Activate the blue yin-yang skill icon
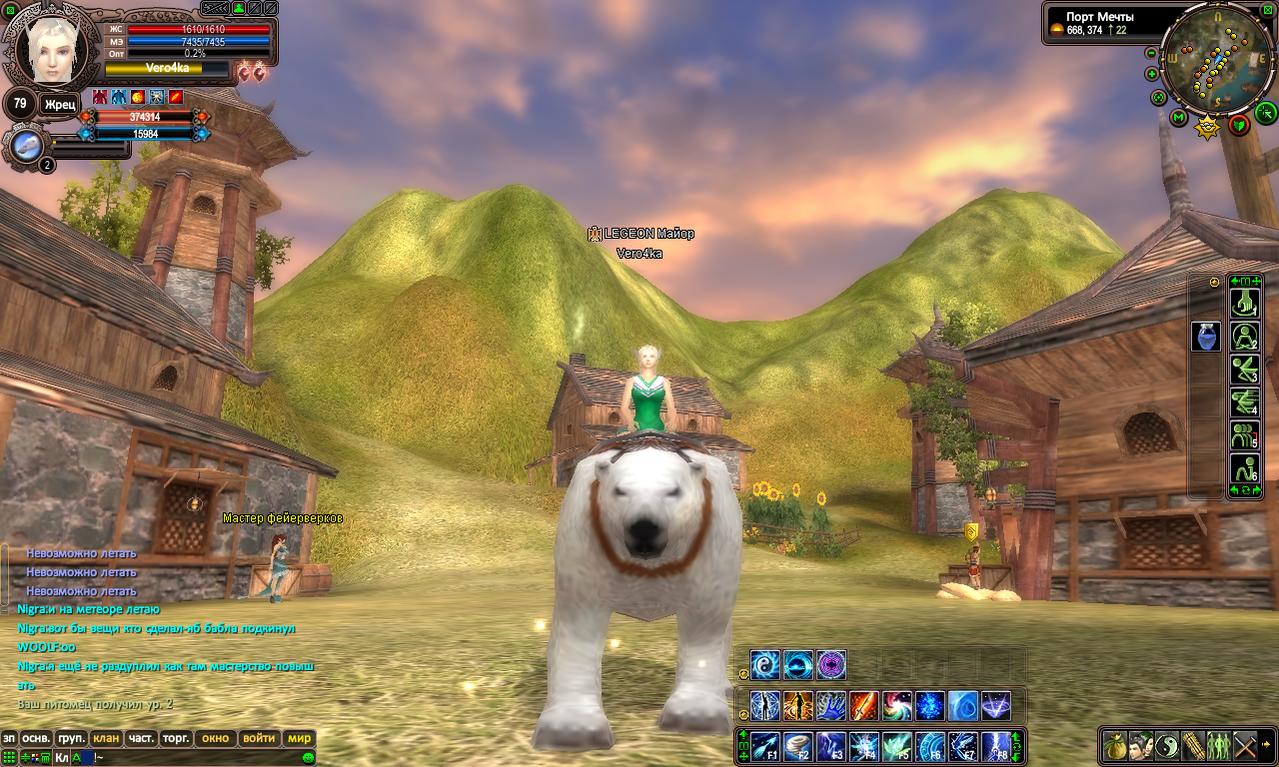 click(x=767, y=665)
